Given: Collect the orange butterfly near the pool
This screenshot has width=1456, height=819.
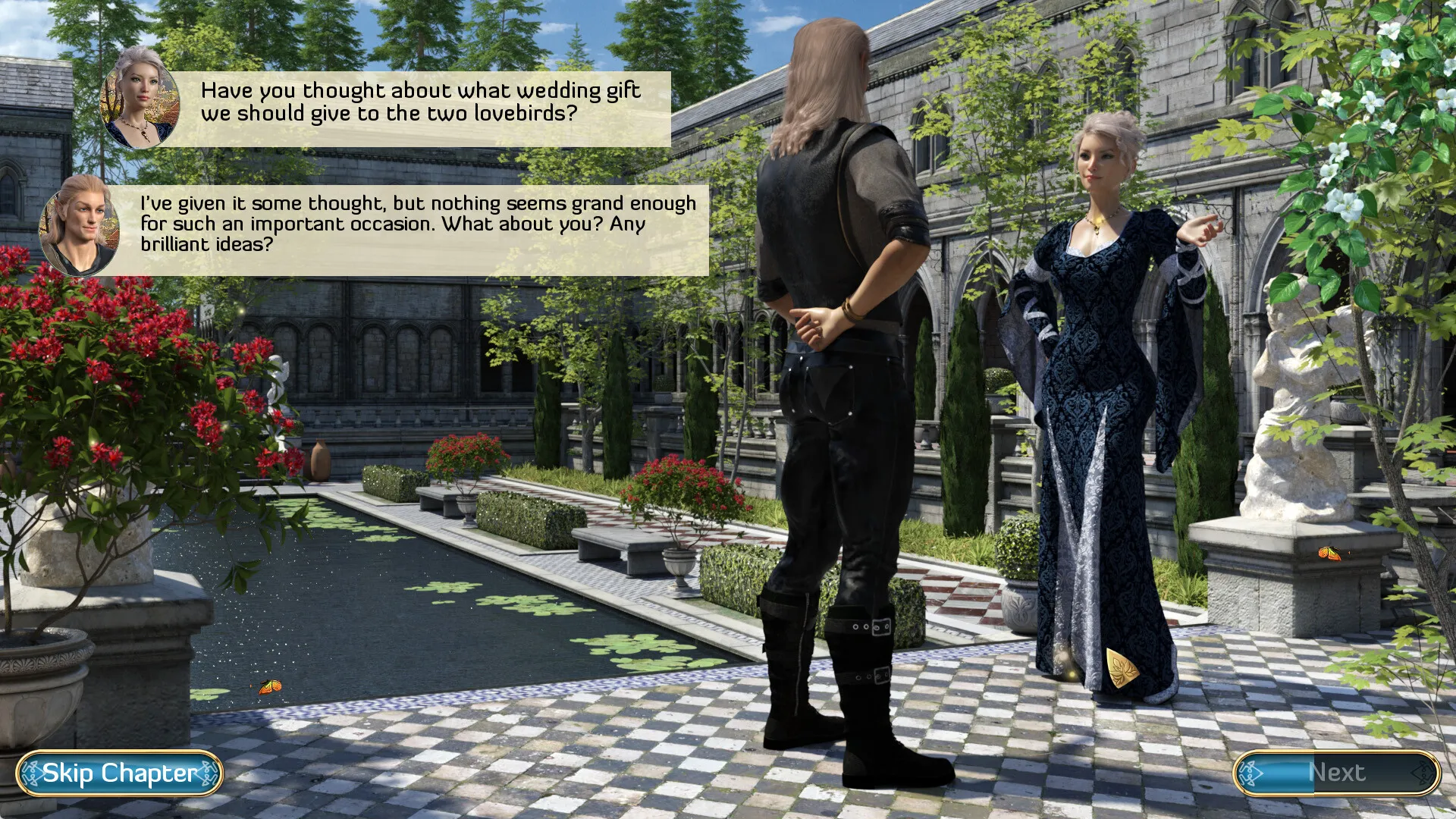Looking at the screenshot, I should [x=271, y=686].
